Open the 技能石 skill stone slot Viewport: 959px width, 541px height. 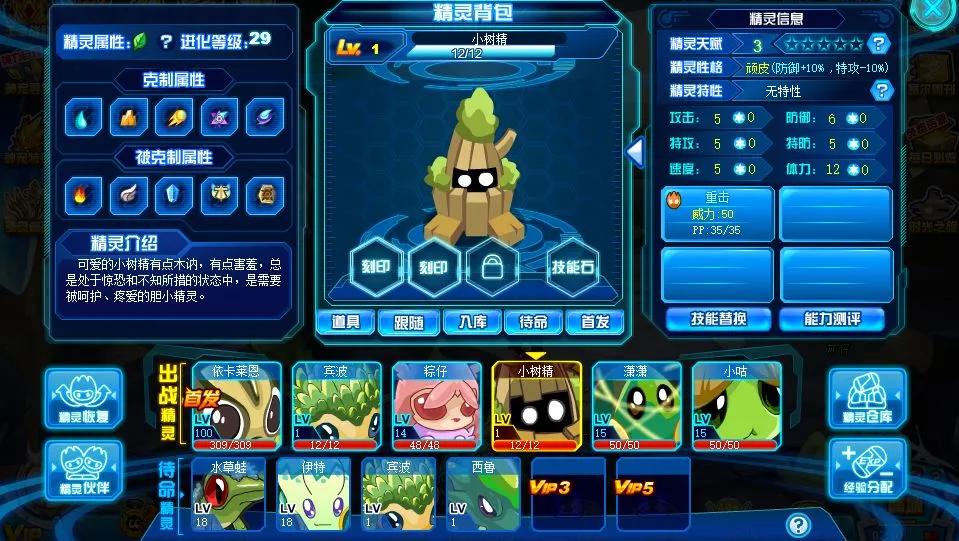point(574,267)
